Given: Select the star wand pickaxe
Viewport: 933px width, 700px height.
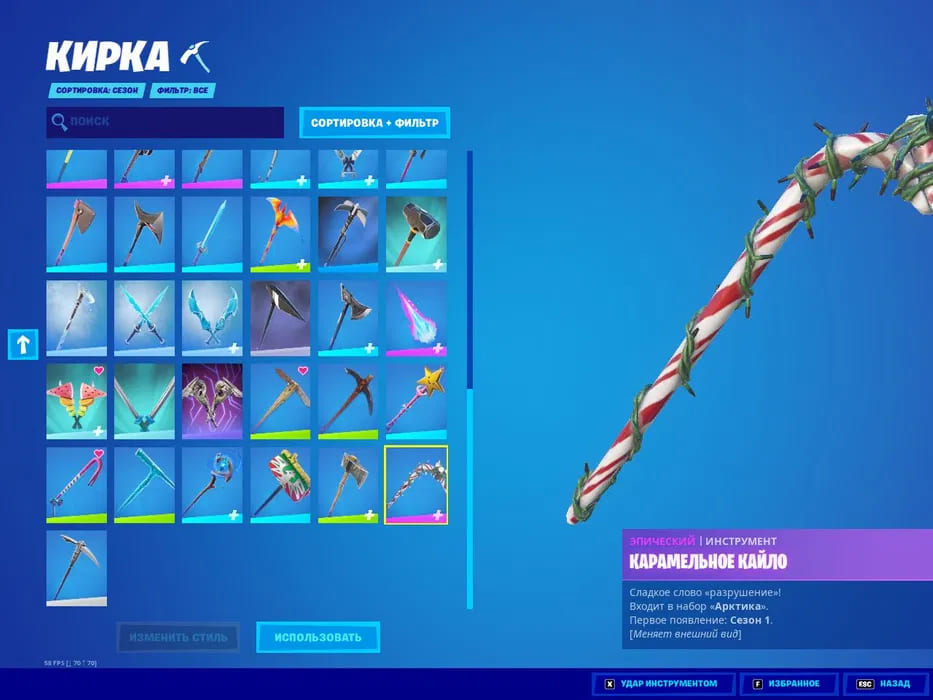Looking at the screenshot, I should tap(416, 400).
